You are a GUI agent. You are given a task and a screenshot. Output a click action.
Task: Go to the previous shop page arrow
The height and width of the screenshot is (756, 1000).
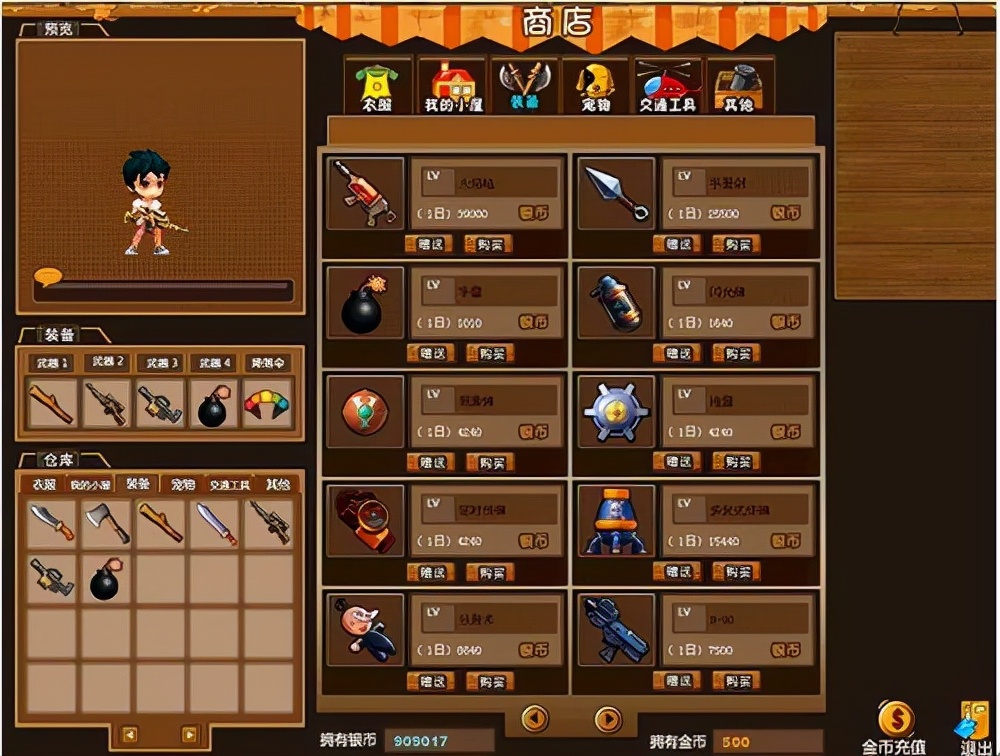tap(536, 718)
